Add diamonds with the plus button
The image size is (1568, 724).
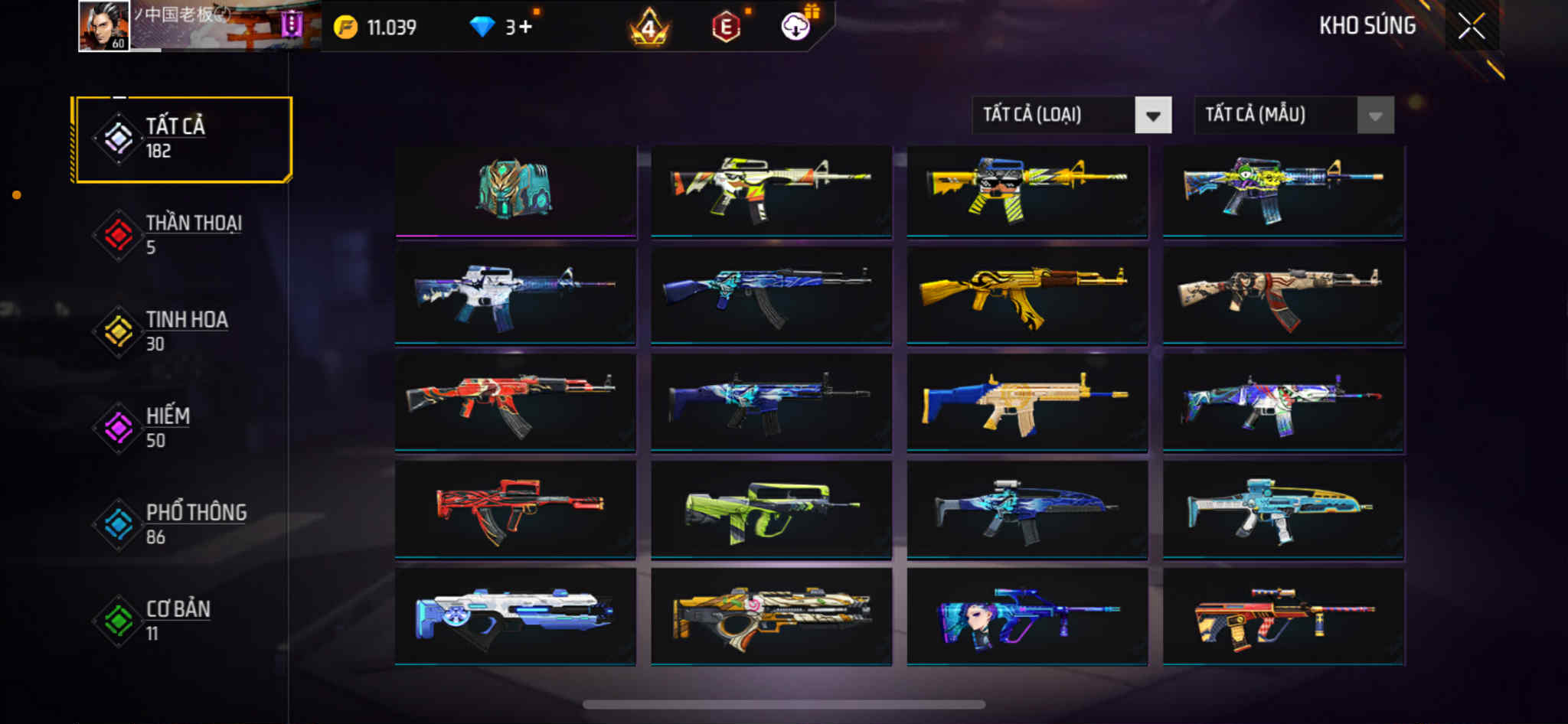tap(526, 28)
